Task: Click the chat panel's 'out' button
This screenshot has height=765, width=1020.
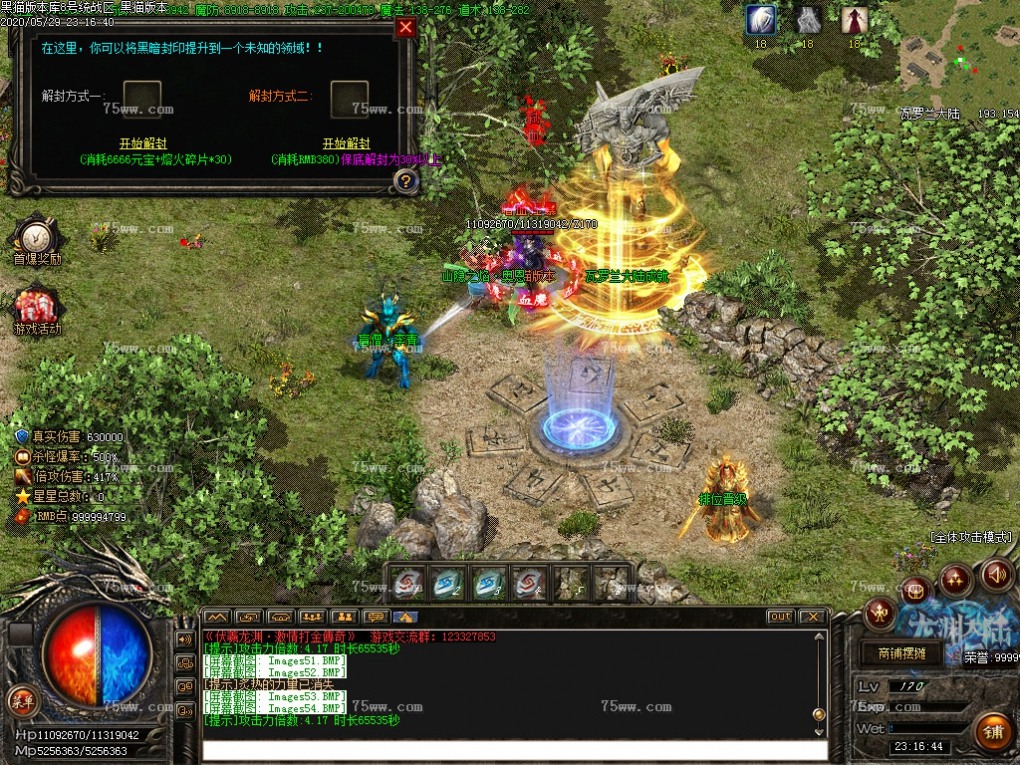Action: 780,616
